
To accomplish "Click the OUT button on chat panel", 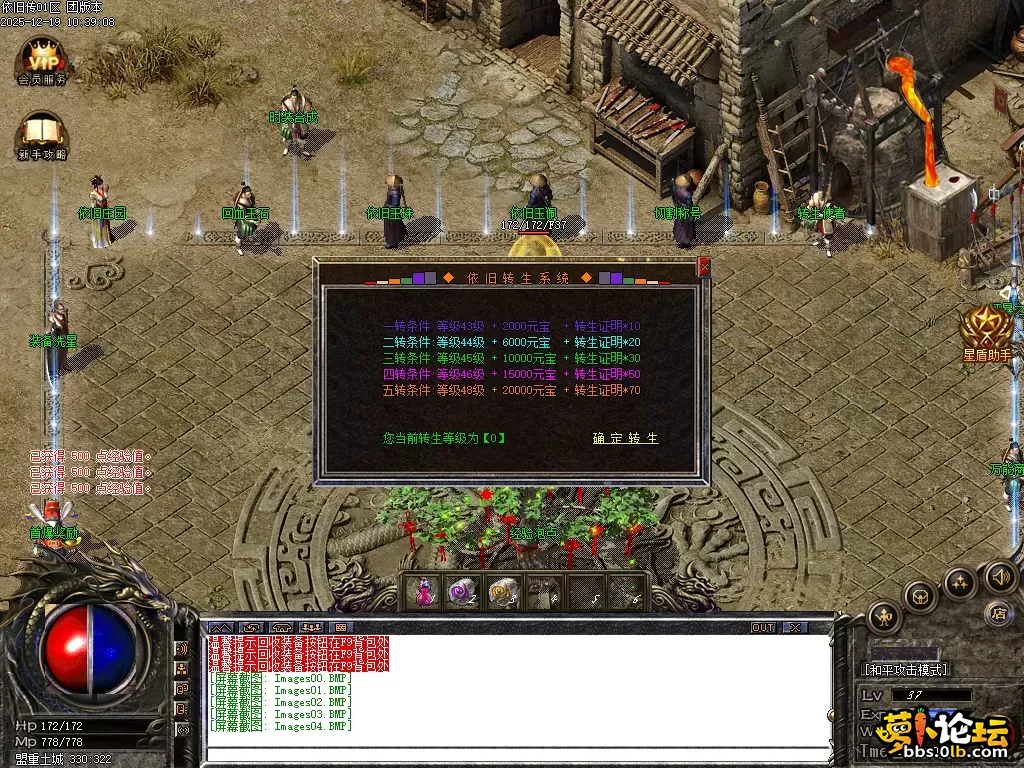I will tap(763, 627).
